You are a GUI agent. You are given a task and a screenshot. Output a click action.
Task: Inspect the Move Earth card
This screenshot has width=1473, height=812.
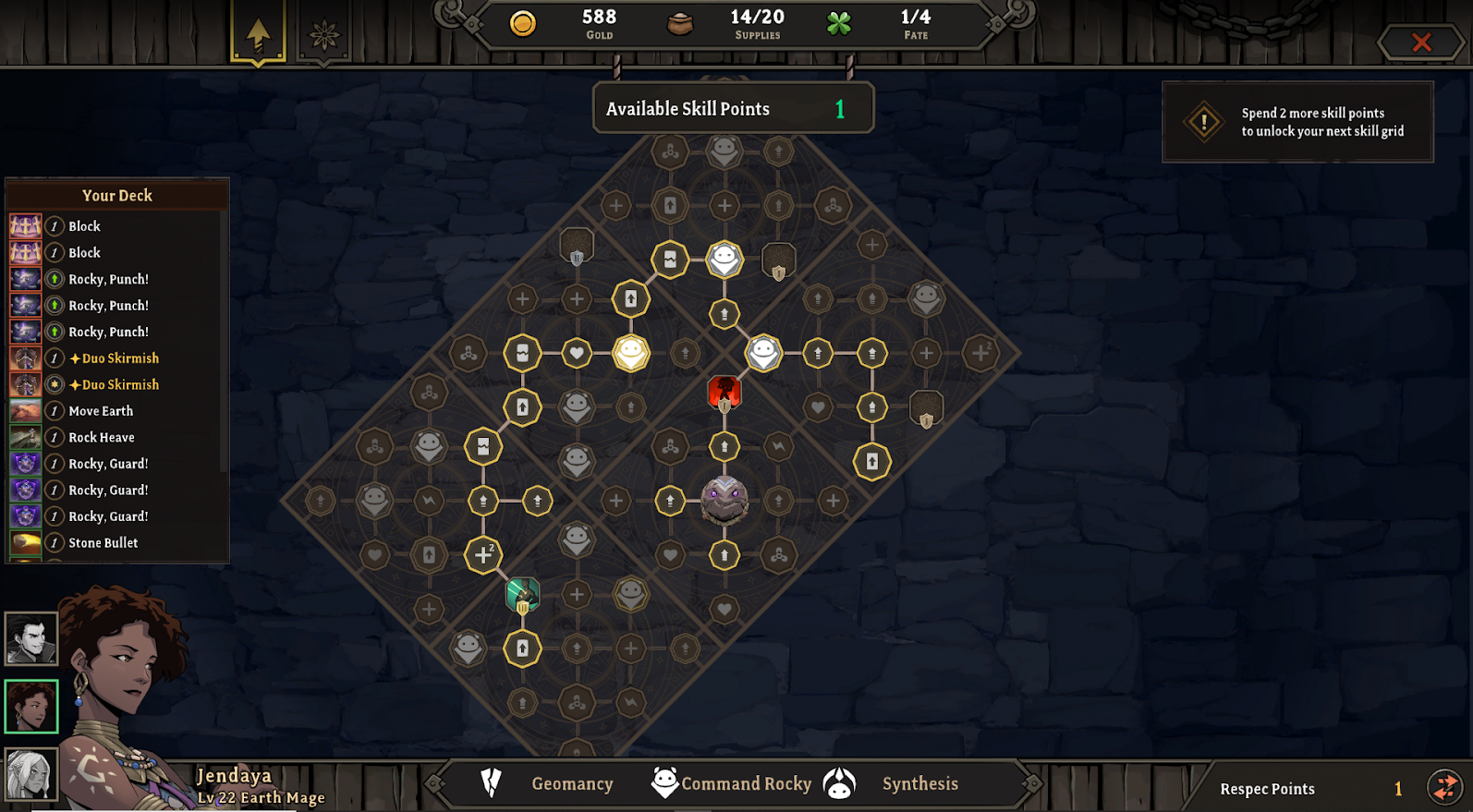[x=101, y=411]
